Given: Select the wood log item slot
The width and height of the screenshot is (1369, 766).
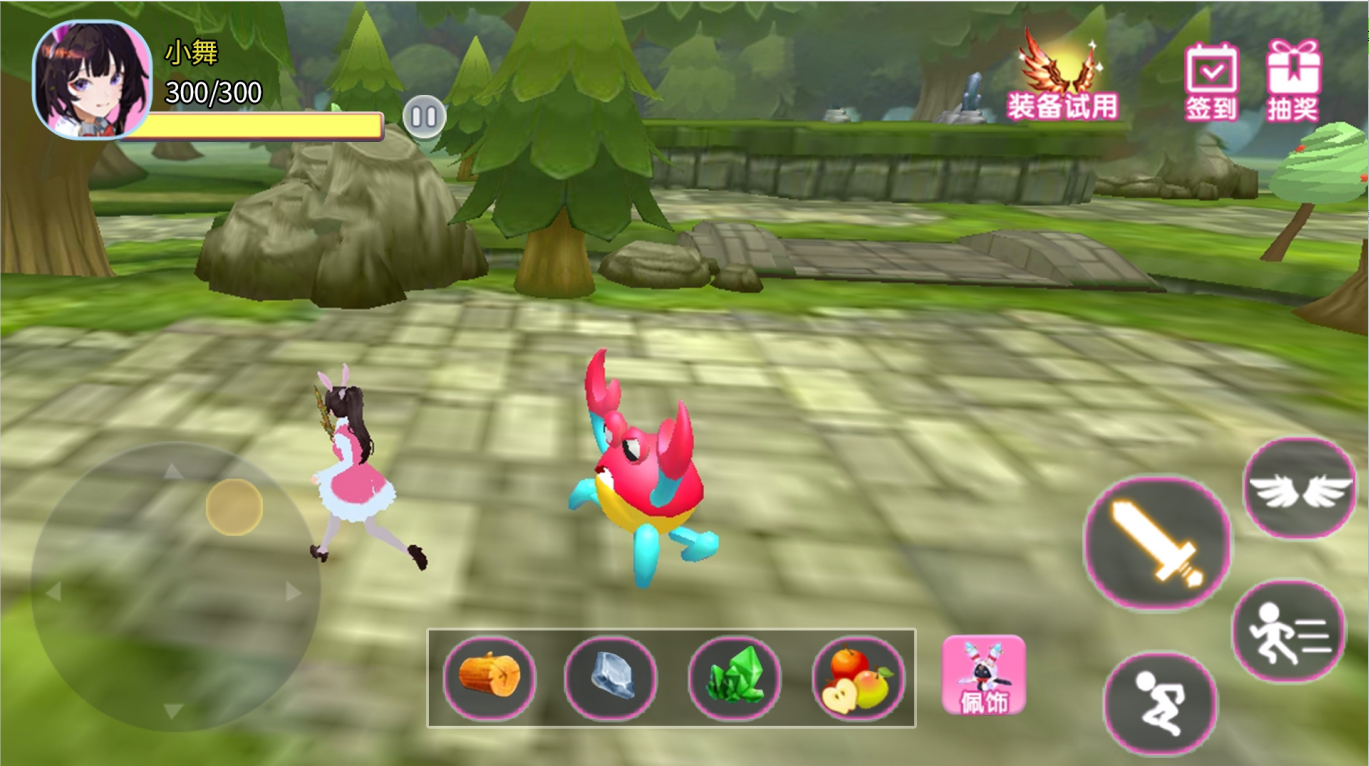Looking at the screenshot, I should 489,677.
